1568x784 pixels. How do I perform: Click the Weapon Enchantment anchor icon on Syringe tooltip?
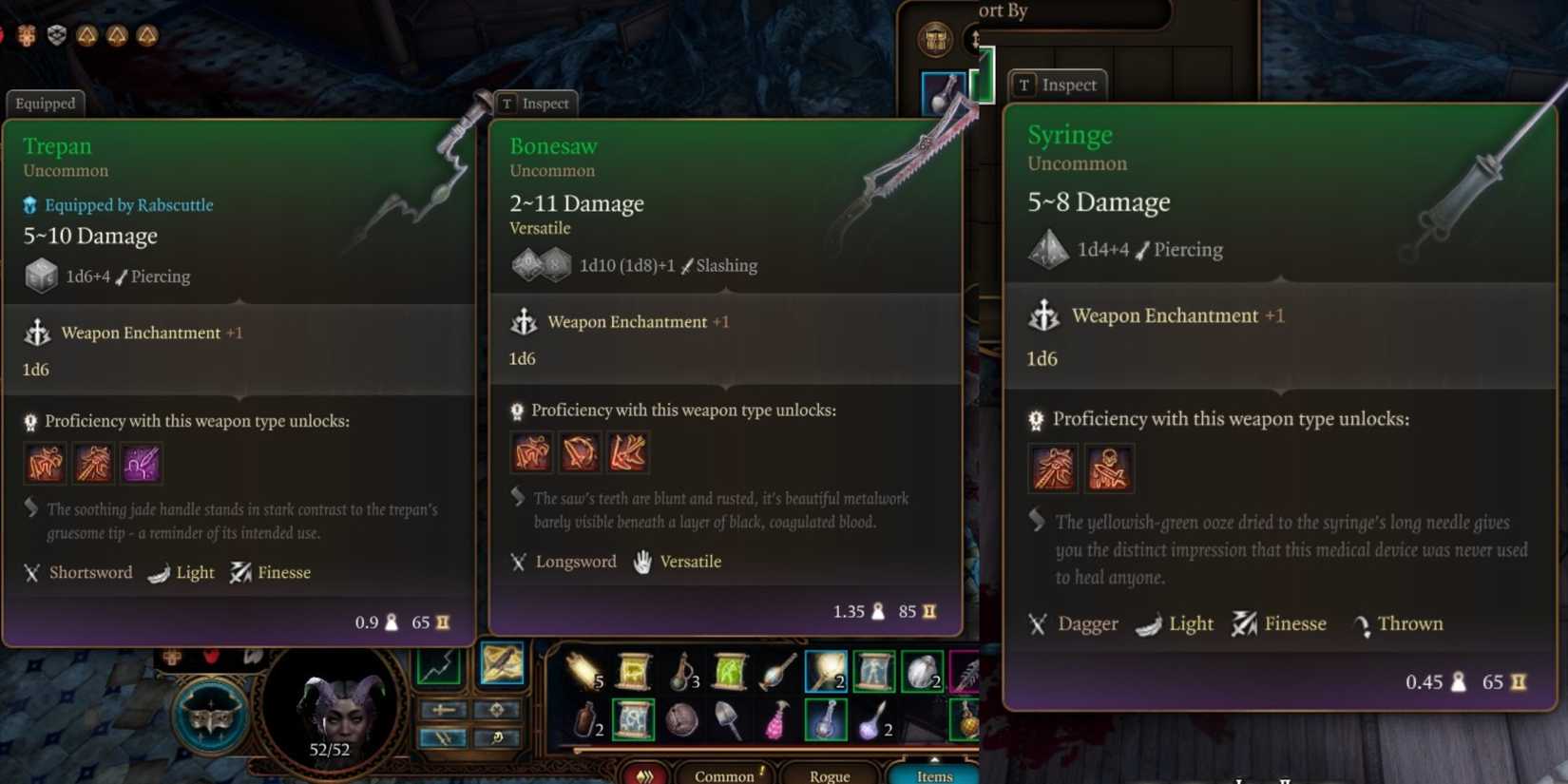click(x=1045, y=317)
